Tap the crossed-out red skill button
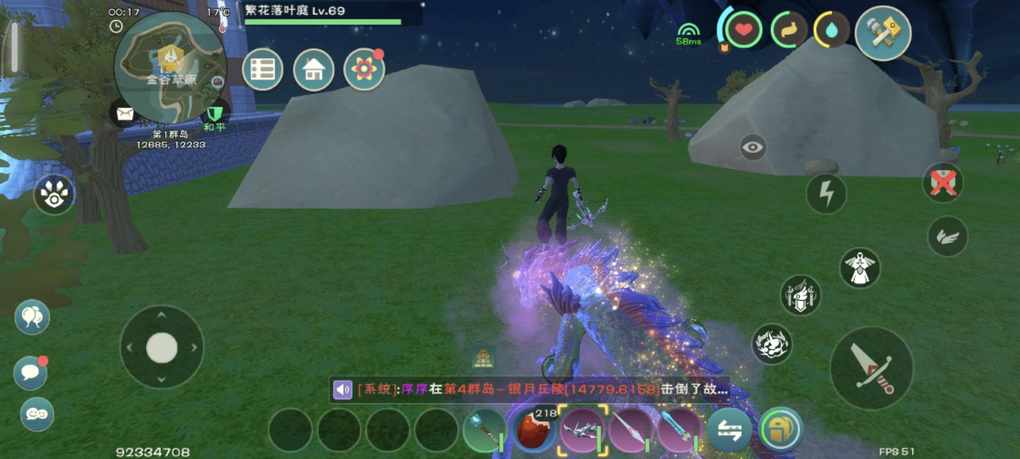1020x459 pixels. click(x=942, y=183)
